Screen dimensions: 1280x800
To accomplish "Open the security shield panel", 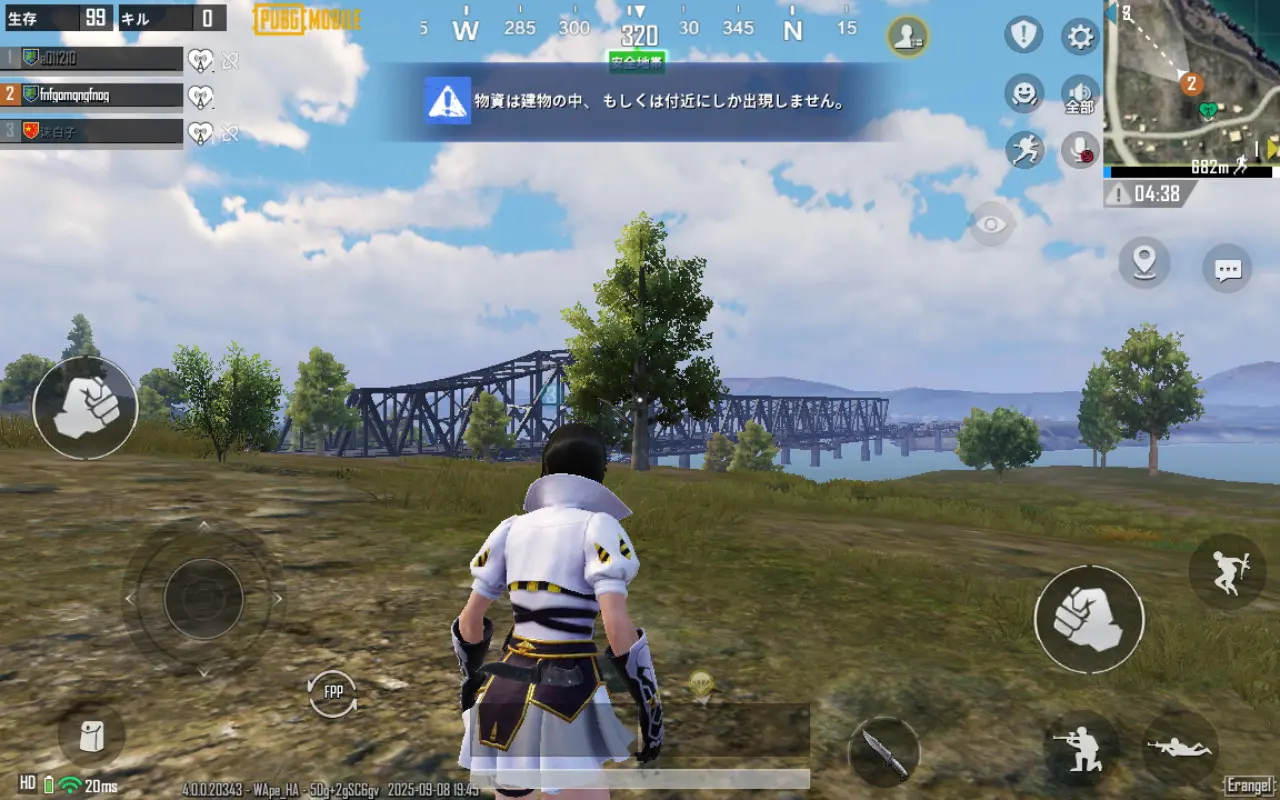I will [x=1022, y=36].
